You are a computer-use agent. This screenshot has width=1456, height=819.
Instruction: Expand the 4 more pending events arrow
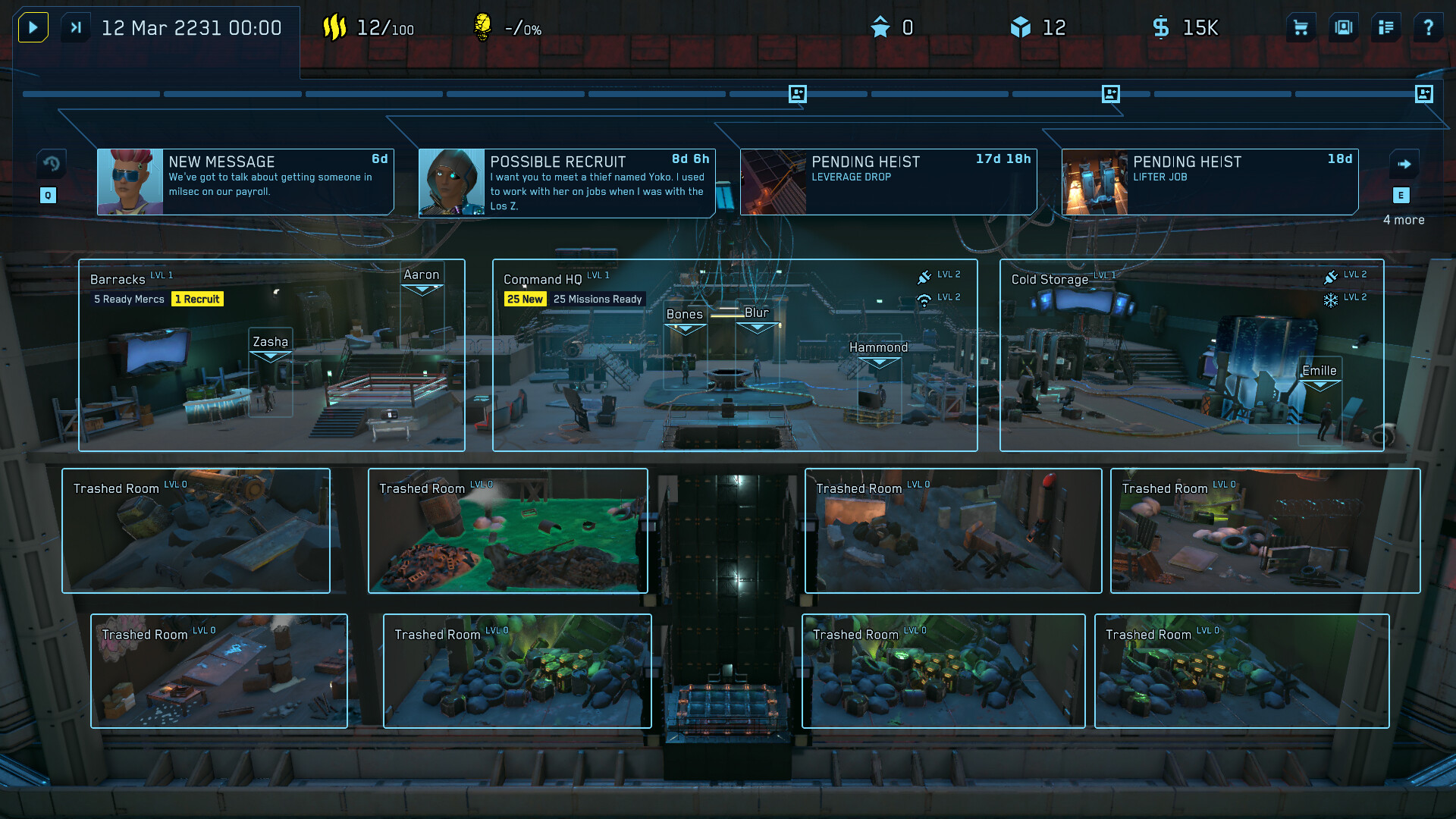click(1404, 164)
